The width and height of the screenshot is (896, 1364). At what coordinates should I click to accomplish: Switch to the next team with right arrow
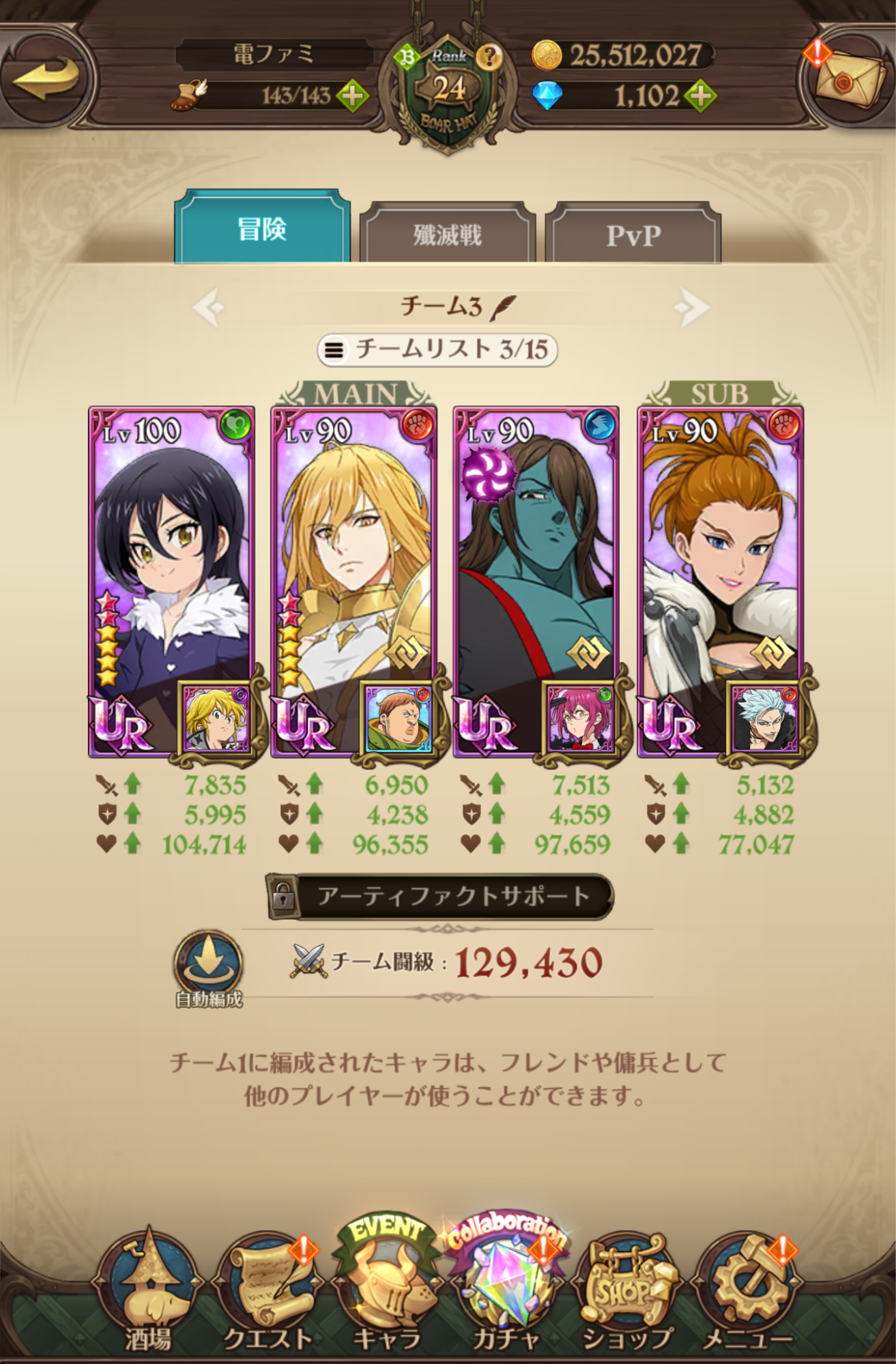[692, 308]
